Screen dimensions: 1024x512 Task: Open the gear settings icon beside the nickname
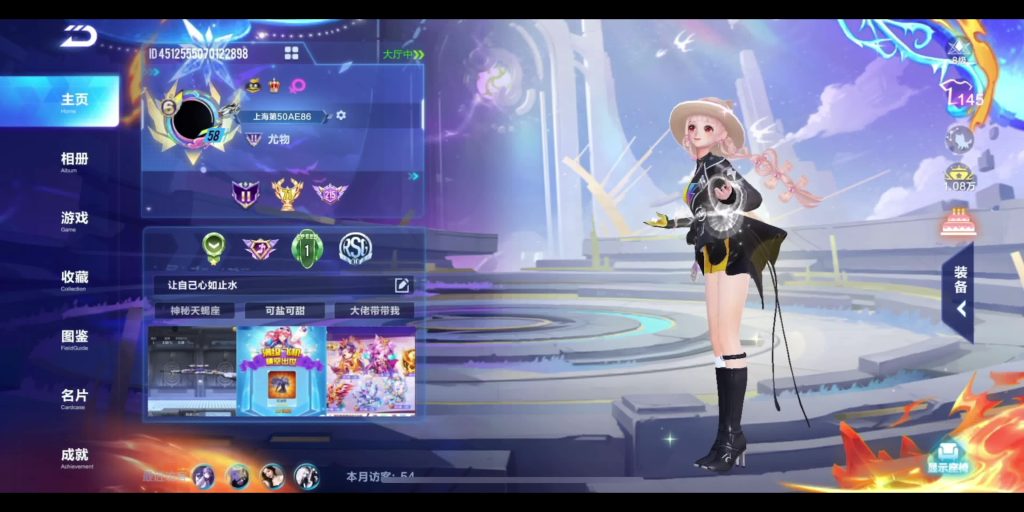(x=341, y=116)
